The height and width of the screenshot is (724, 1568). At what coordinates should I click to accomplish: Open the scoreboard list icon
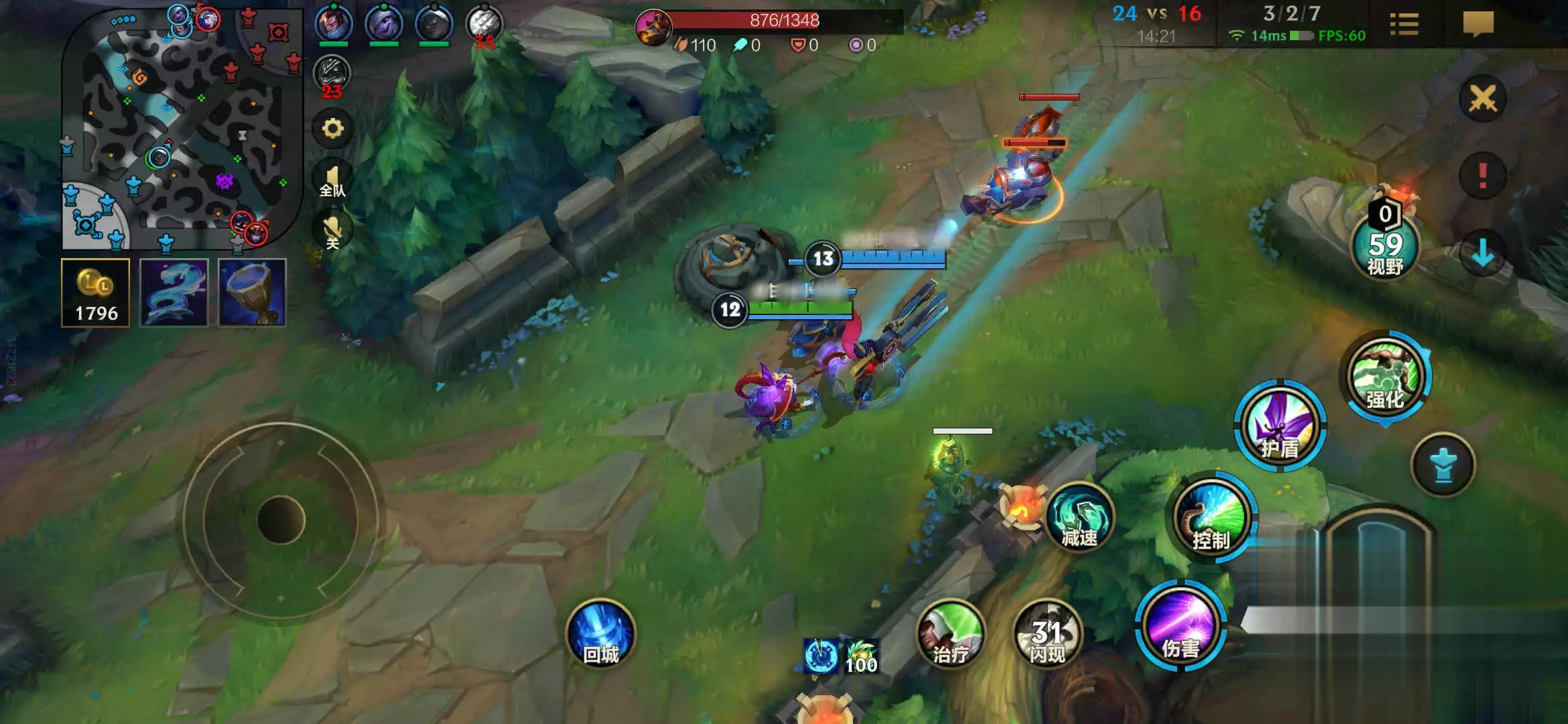click(x=1404, y=25)
